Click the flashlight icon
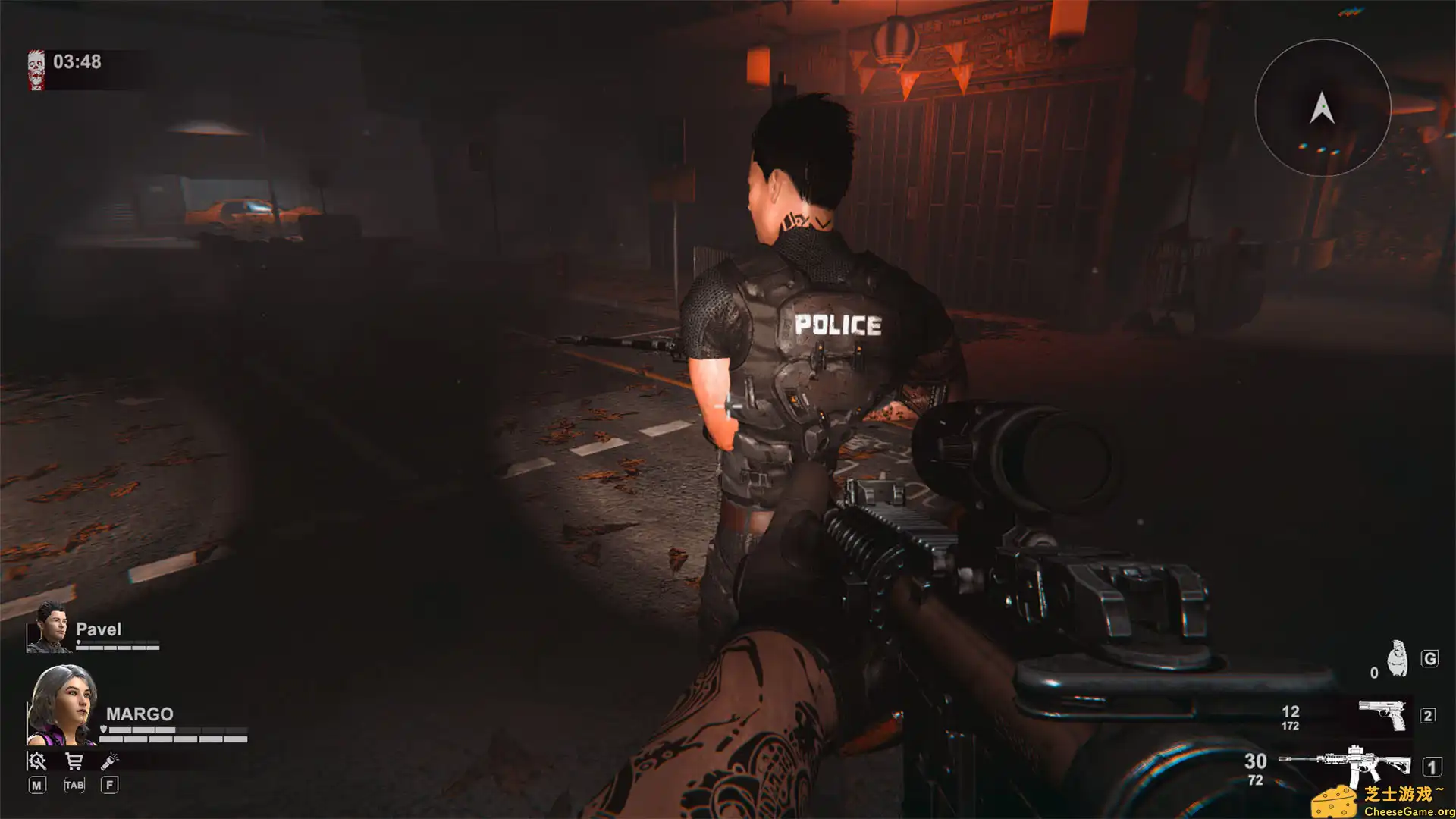1456x819 pixels. click(x=109, y=761)
